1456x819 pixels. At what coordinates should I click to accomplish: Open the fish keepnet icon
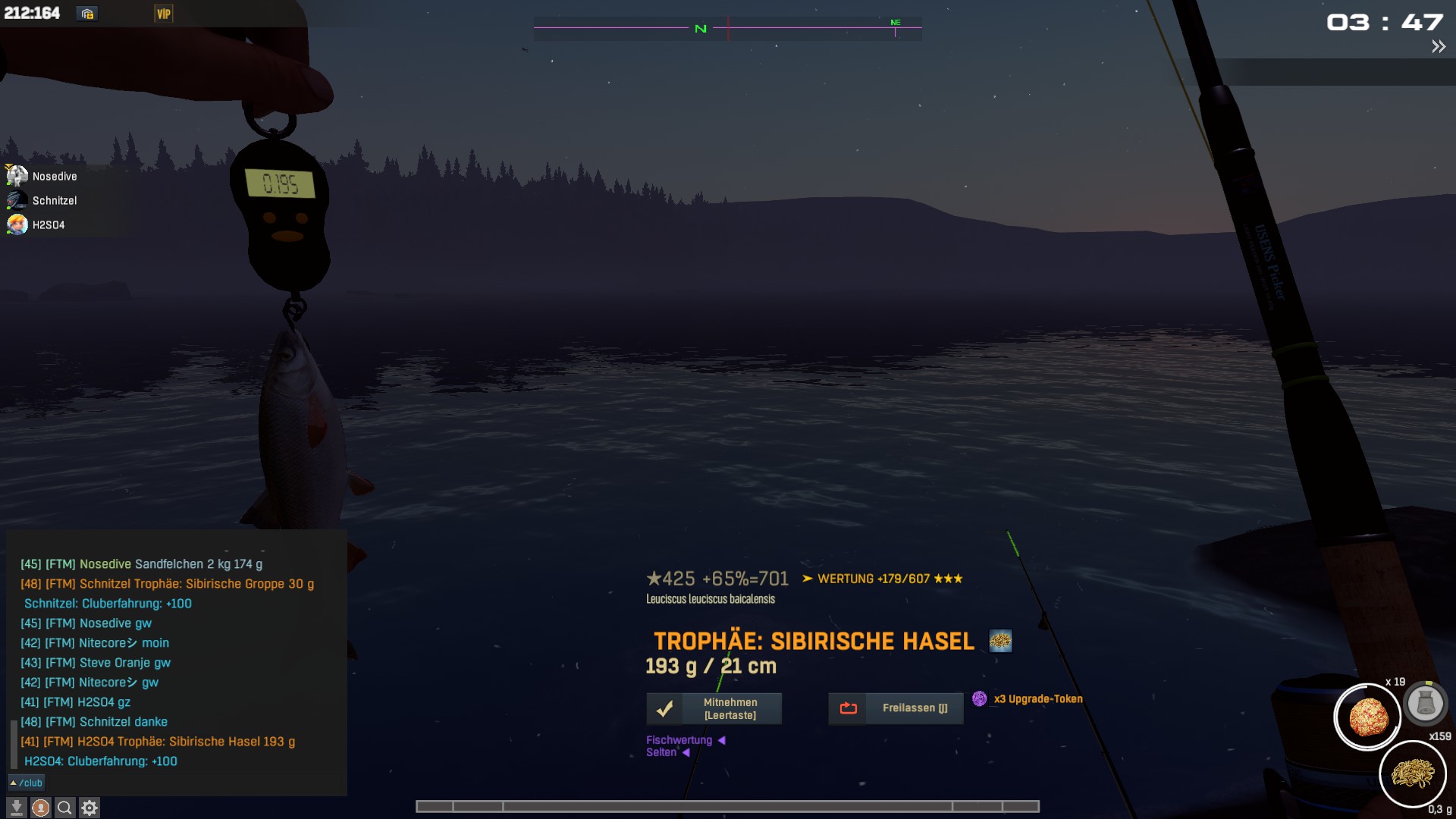1425,703
